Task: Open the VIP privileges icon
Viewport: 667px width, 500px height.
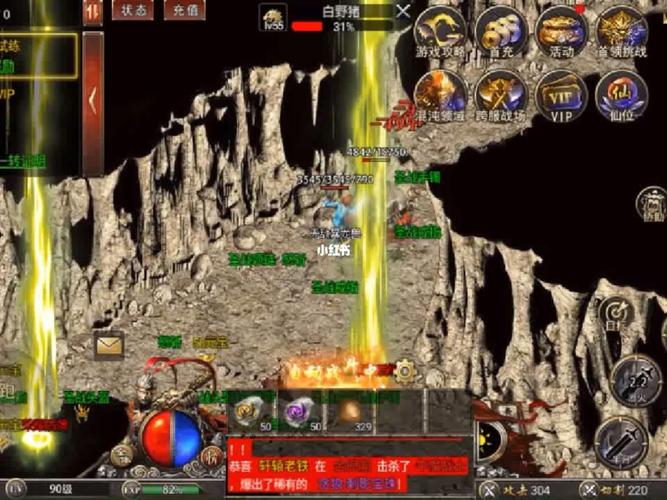Action: (561, 93)
